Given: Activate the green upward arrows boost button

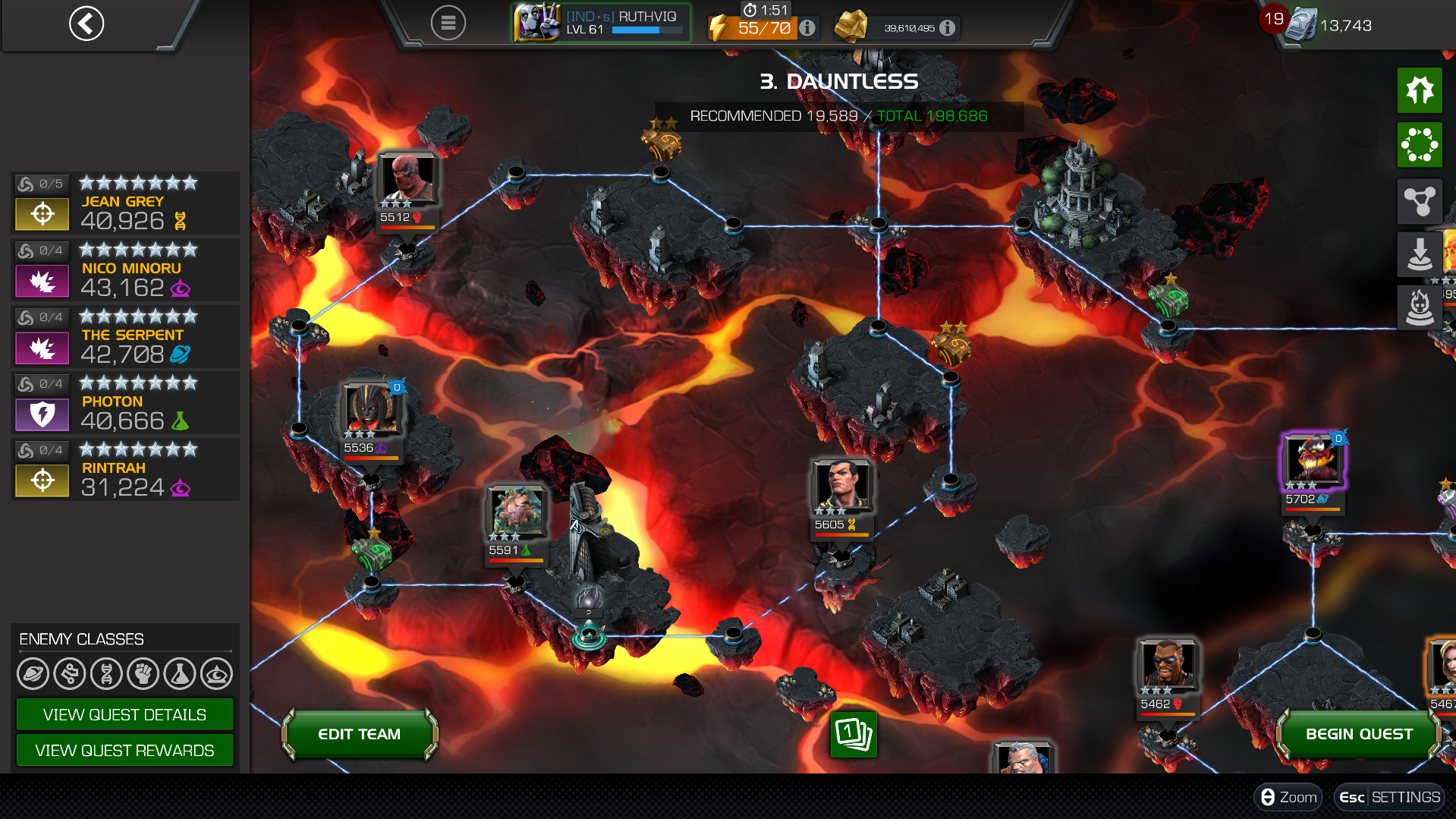Looking at the screenshot, I should 1420,90.
